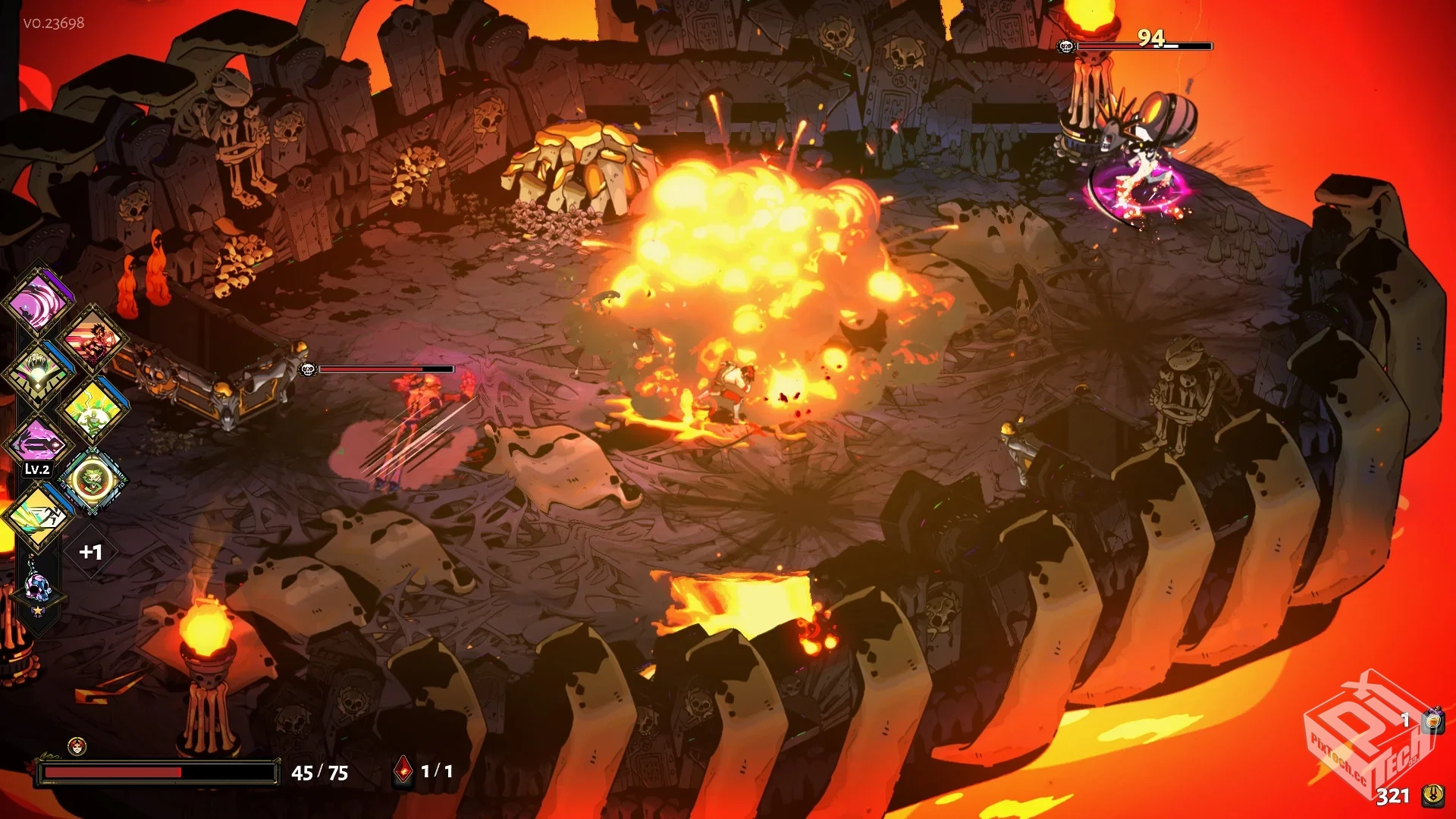
Task: Click the gold obol coin icon
Action: coord(1432,795)
